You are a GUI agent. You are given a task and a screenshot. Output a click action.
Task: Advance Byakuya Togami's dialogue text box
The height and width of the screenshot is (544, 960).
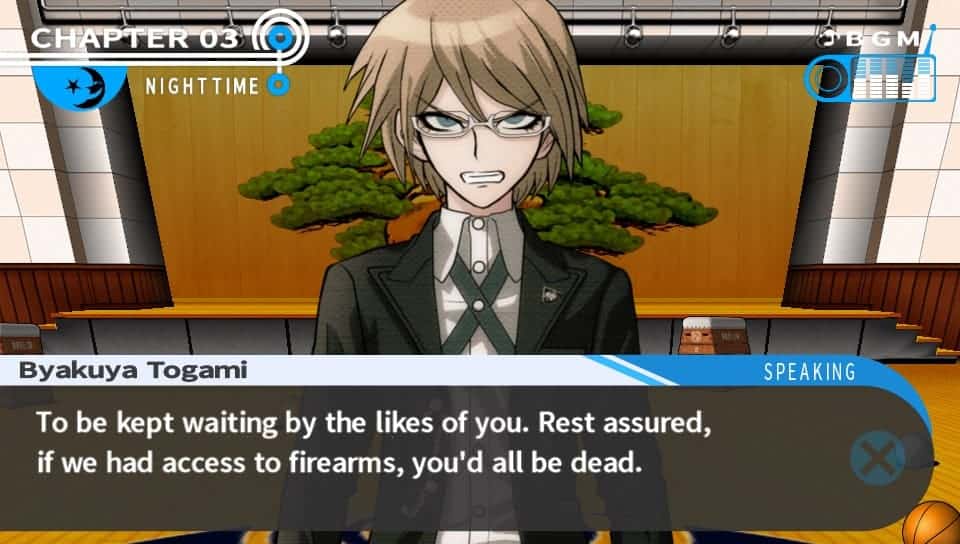[877, 457]
